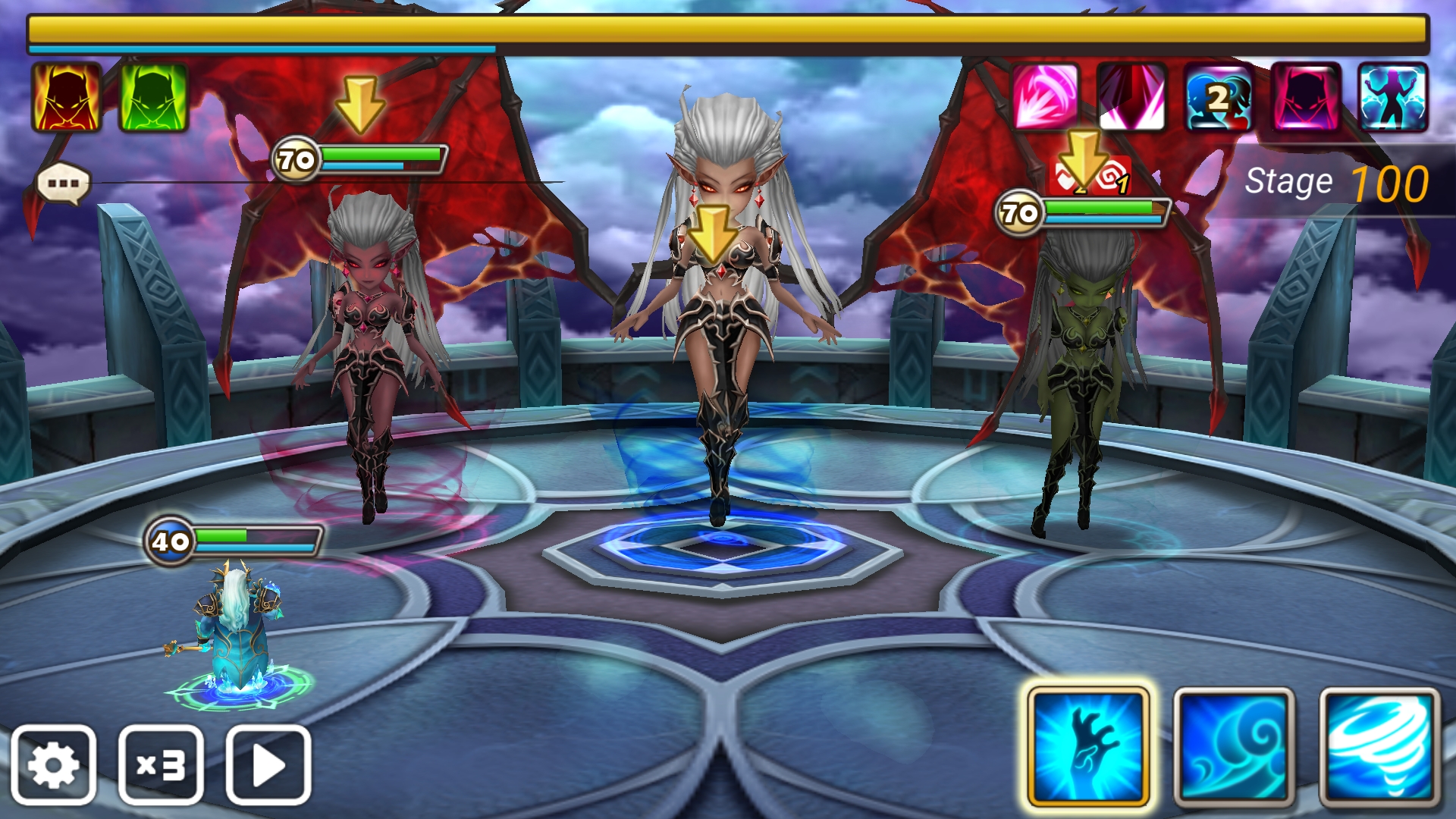Image resolution: width=1456 pixels, height=819 pixels.
Task: View the cyan glowing figure boss skill
Action: click(1393, 97)
